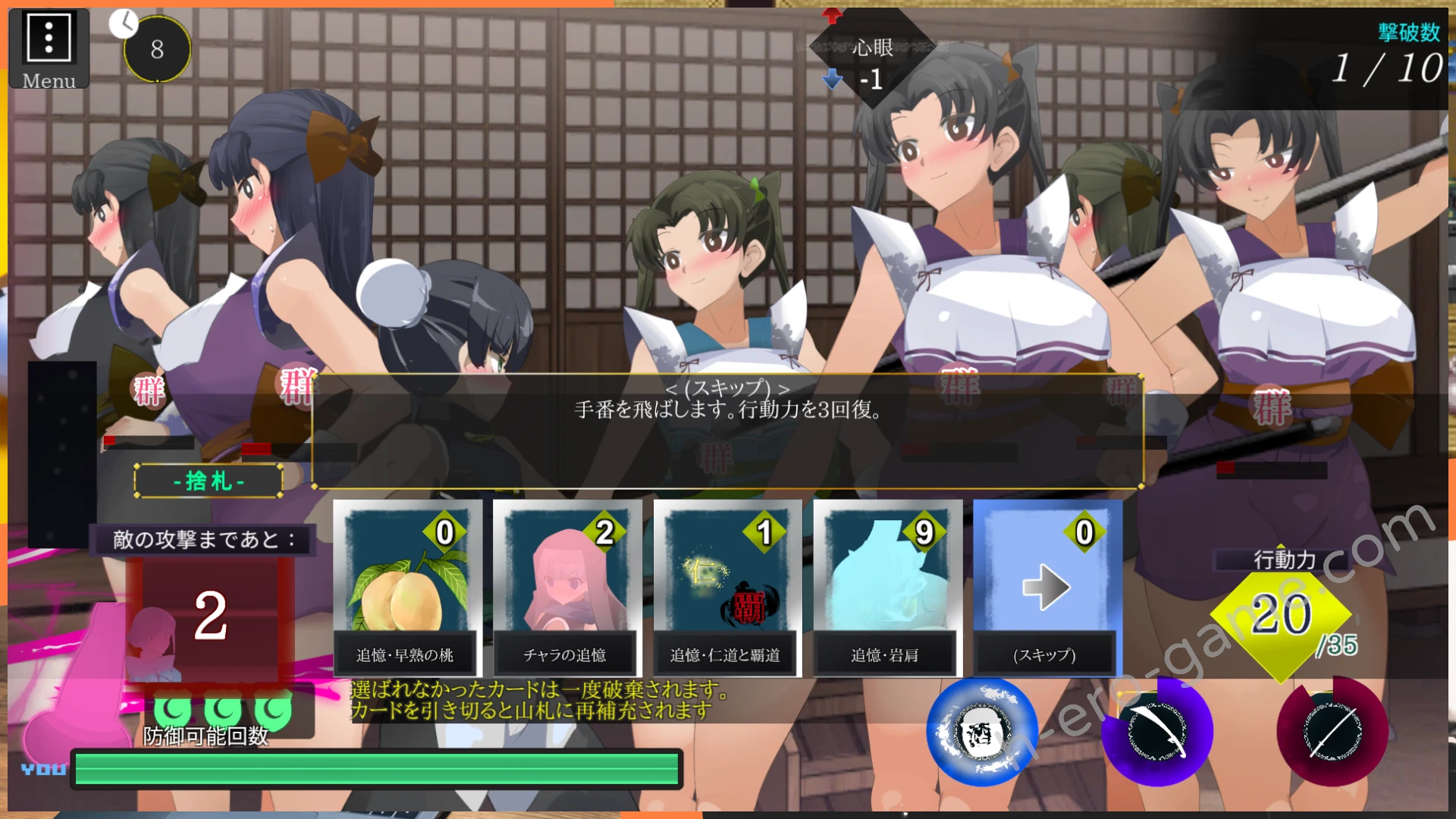
Task: Choose the (スキップ) skip card
Action: pyautogui.click(x=1046, y=588)
